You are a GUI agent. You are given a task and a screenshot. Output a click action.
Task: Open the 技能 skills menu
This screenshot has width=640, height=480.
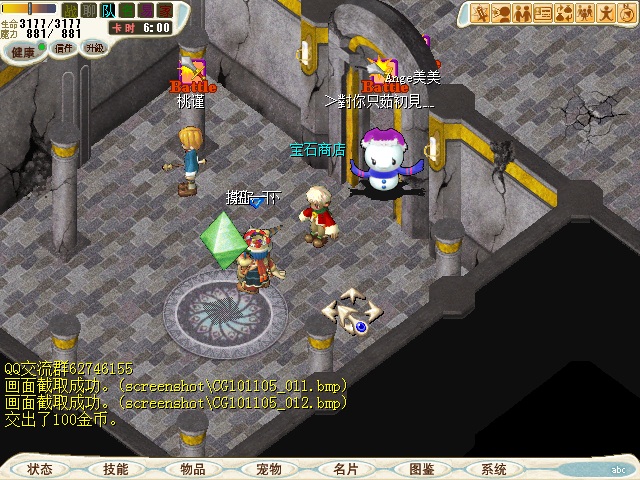pyautogui.click(x=116, y=469)
